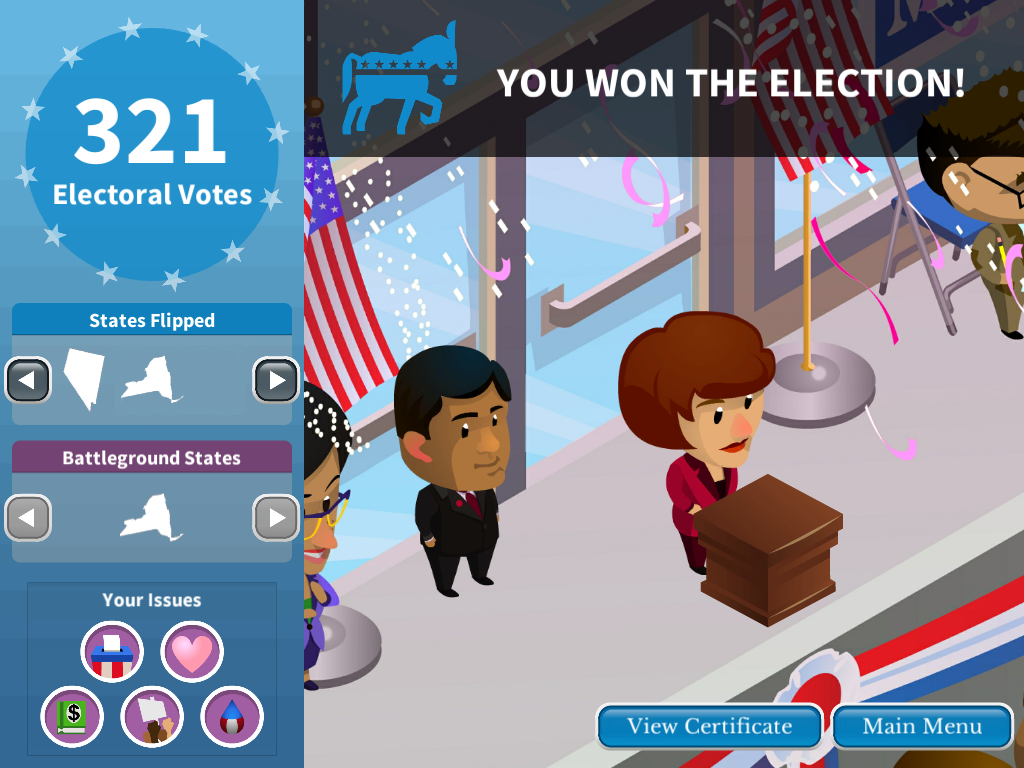
Task: Show next States Flipped entries
Action: (x=276, y=380)
